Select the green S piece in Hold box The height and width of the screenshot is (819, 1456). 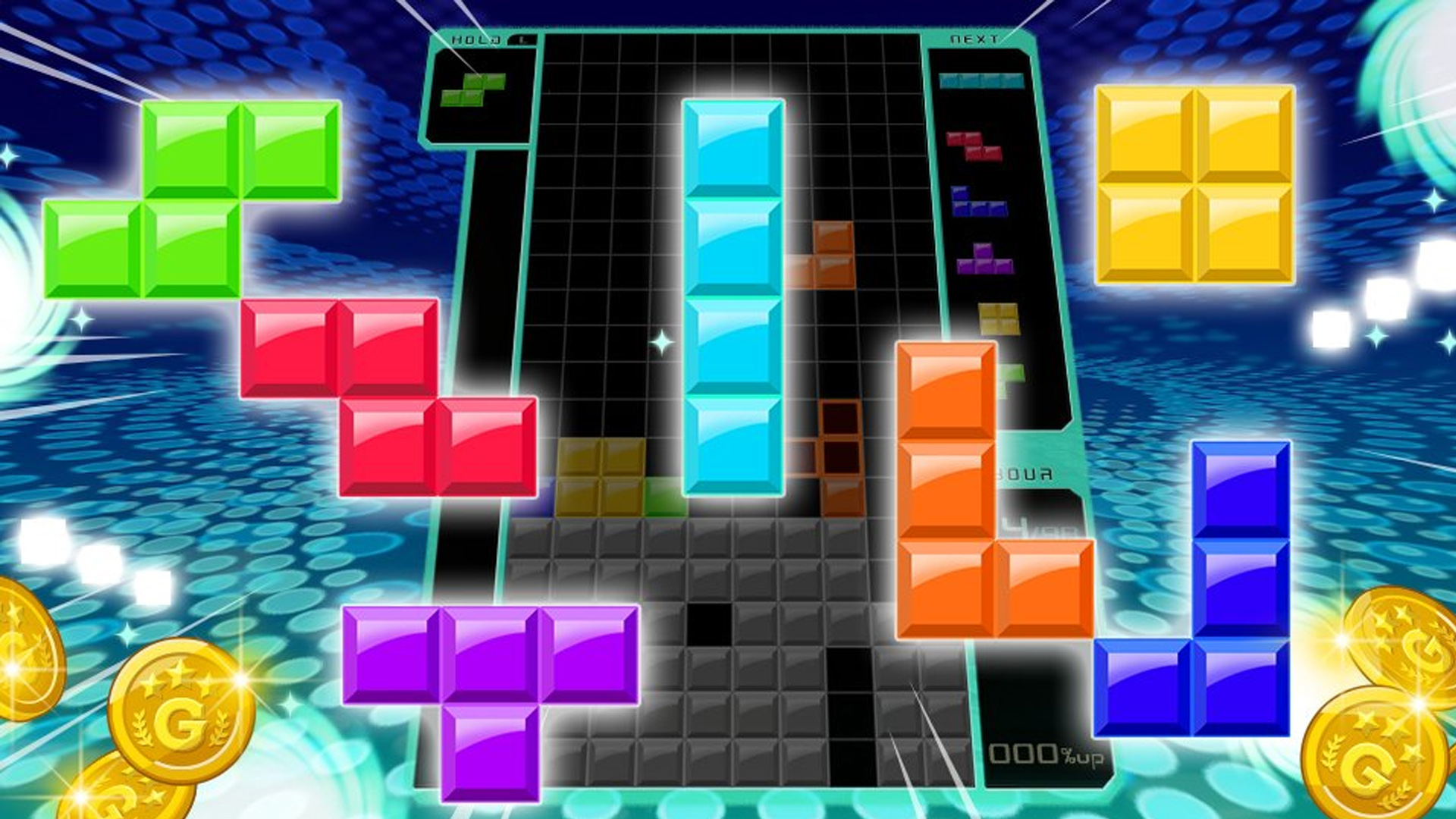[473, 89]
